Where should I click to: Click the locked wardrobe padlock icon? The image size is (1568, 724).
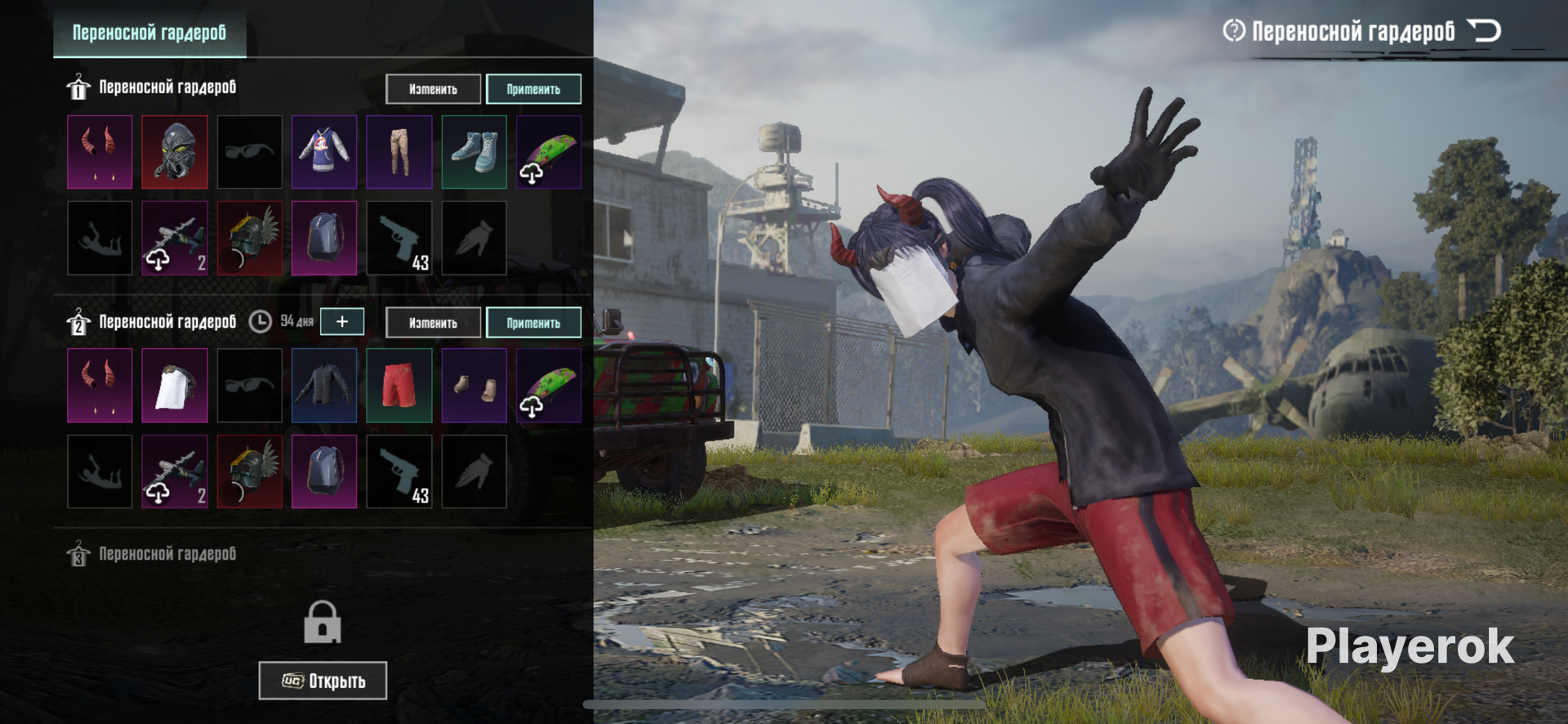tap(323, 623)
